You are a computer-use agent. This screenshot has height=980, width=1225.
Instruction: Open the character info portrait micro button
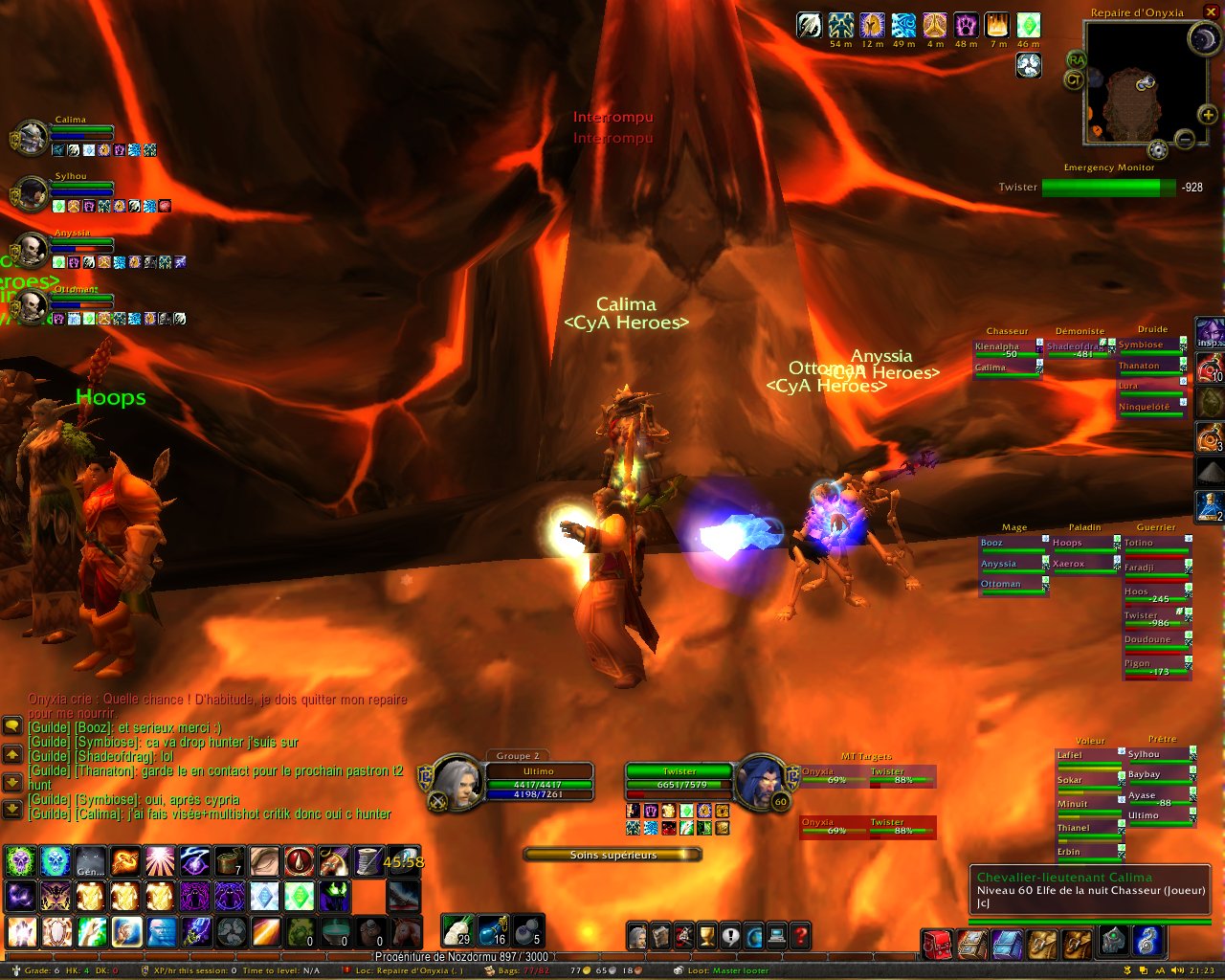click(637, 935)
